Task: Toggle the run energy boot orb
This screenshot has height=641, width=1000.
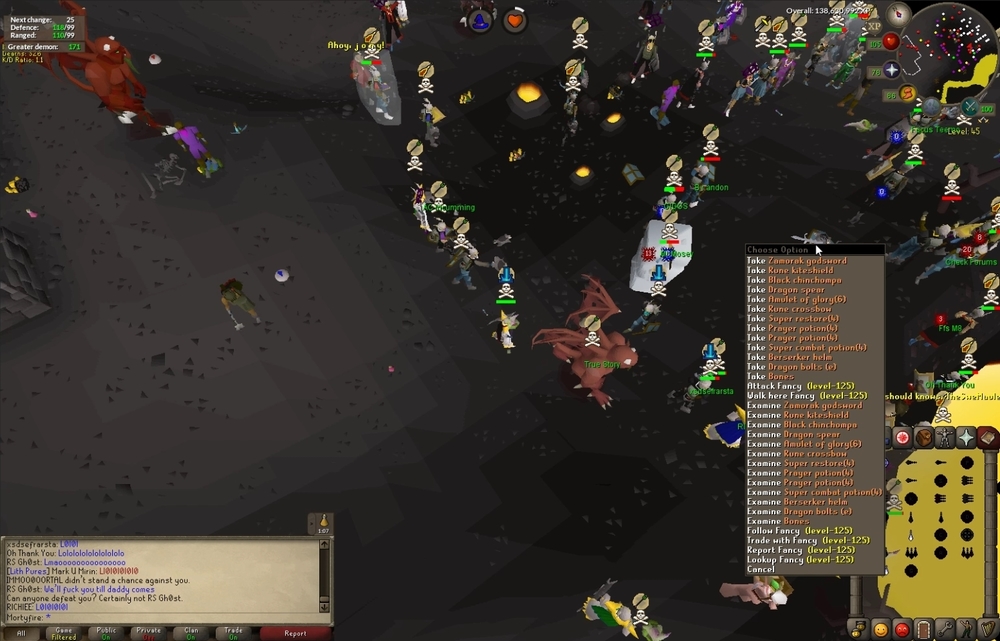Action: pos(907,94)
